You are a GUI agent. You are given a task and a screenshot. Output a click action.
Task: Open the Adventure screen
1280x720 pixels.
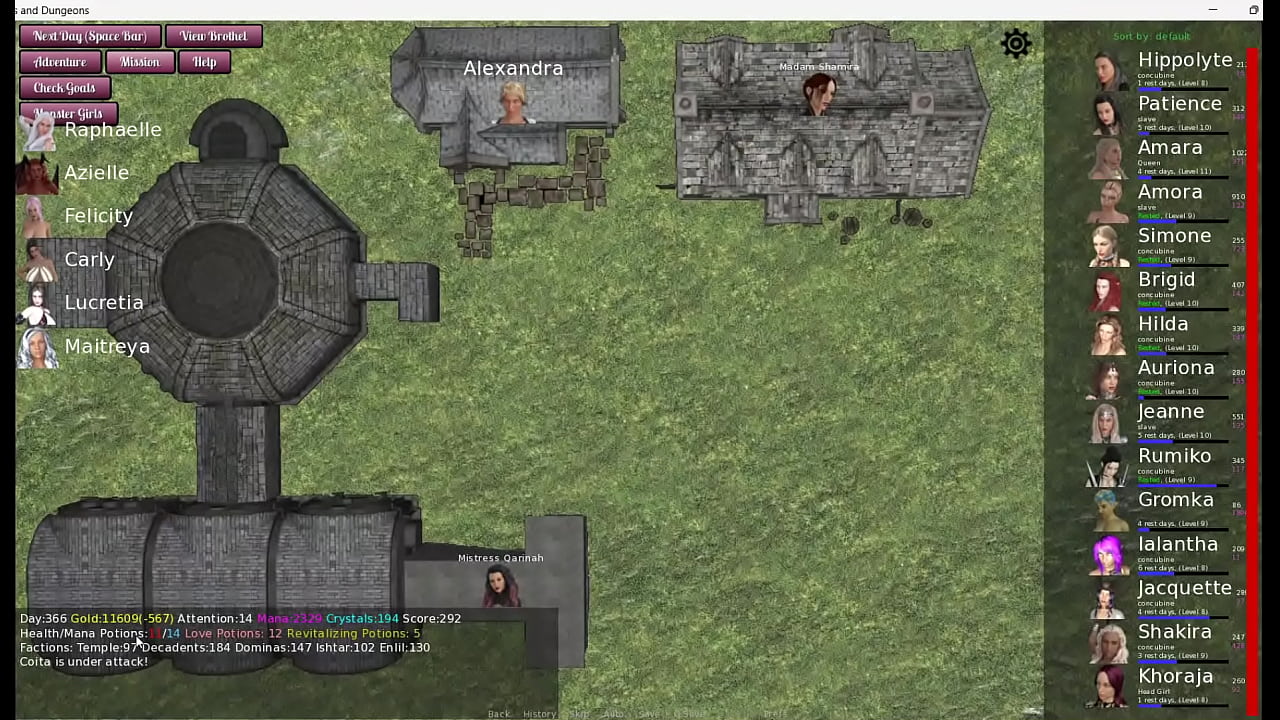coord(60,62)
